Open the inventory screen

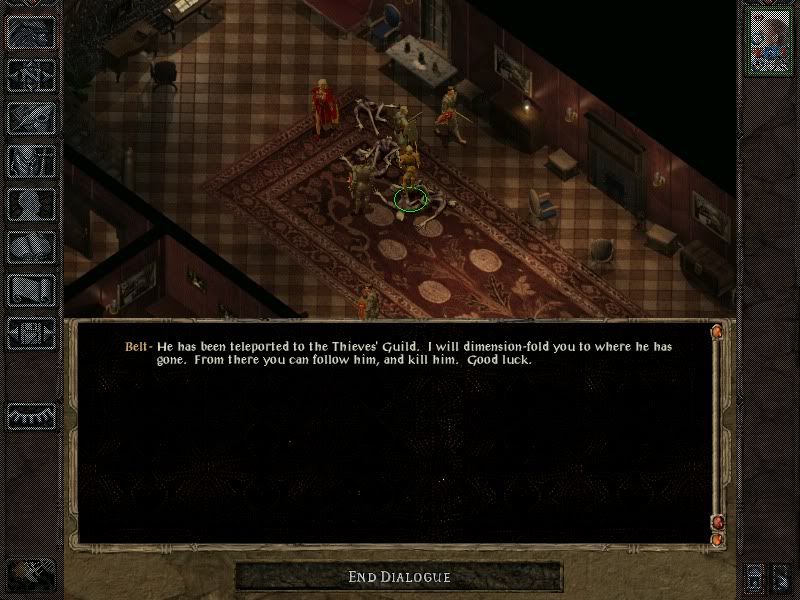tap(31, 160)
